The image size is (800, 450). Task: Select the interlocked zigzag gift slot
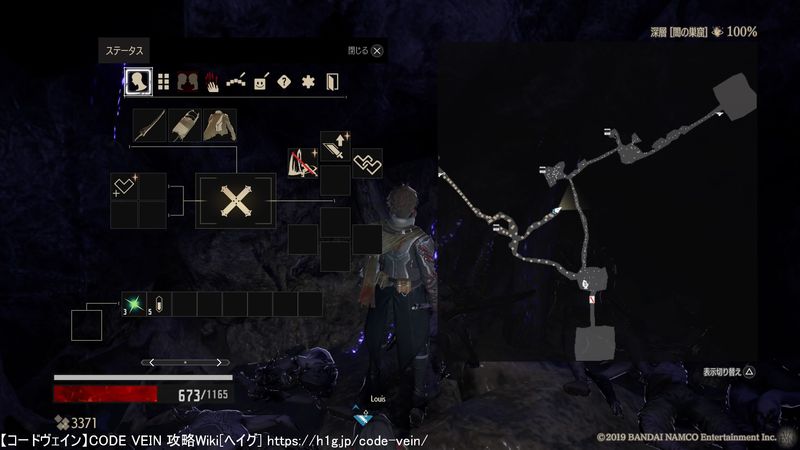click(x=367, y=163)
